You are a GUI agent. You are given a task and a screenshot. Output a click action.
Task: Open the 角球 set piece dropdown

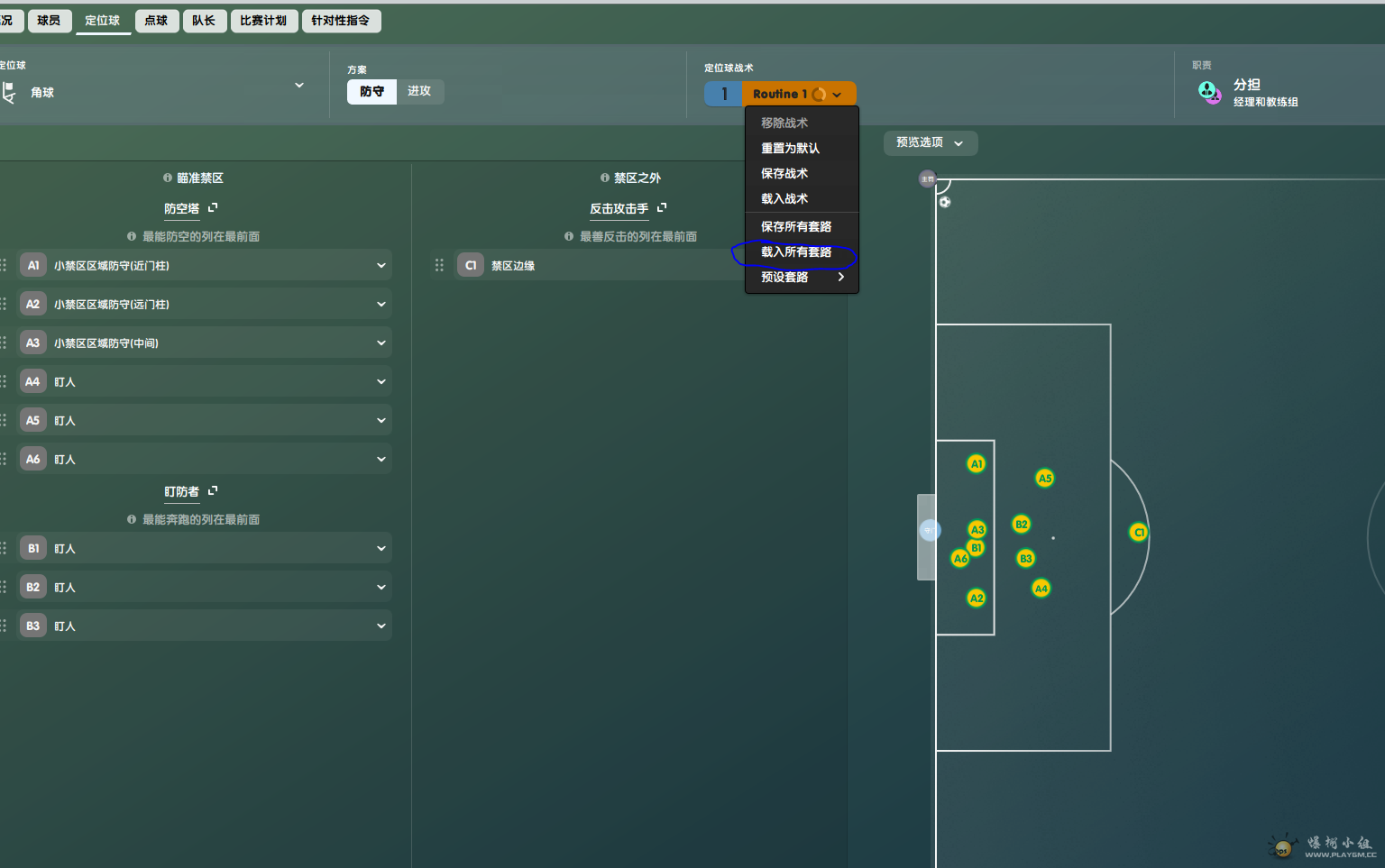click(x=153, y=91)
